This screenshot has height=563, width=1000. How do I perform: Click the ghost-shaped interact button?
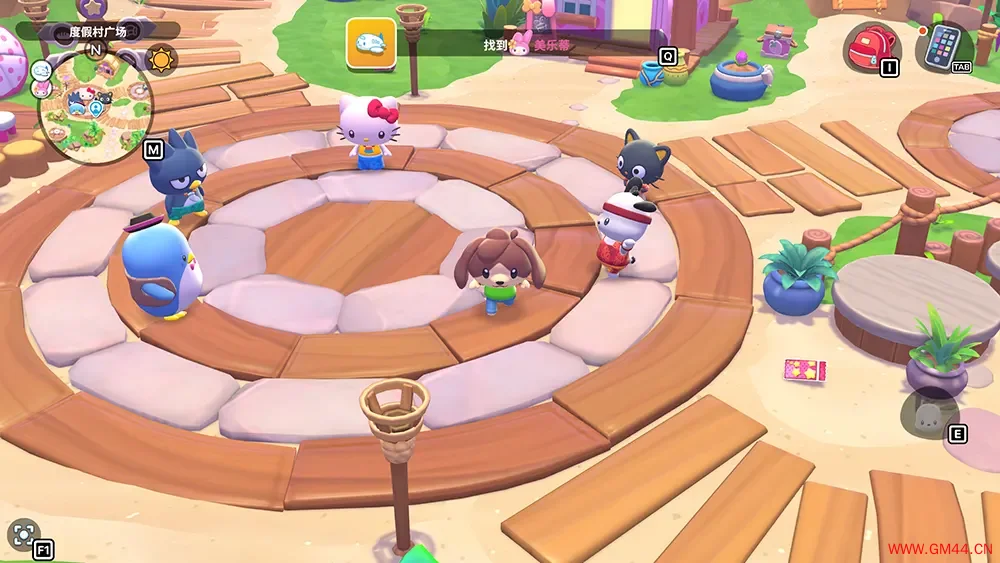pyautogui.click(x=928, y=412)
